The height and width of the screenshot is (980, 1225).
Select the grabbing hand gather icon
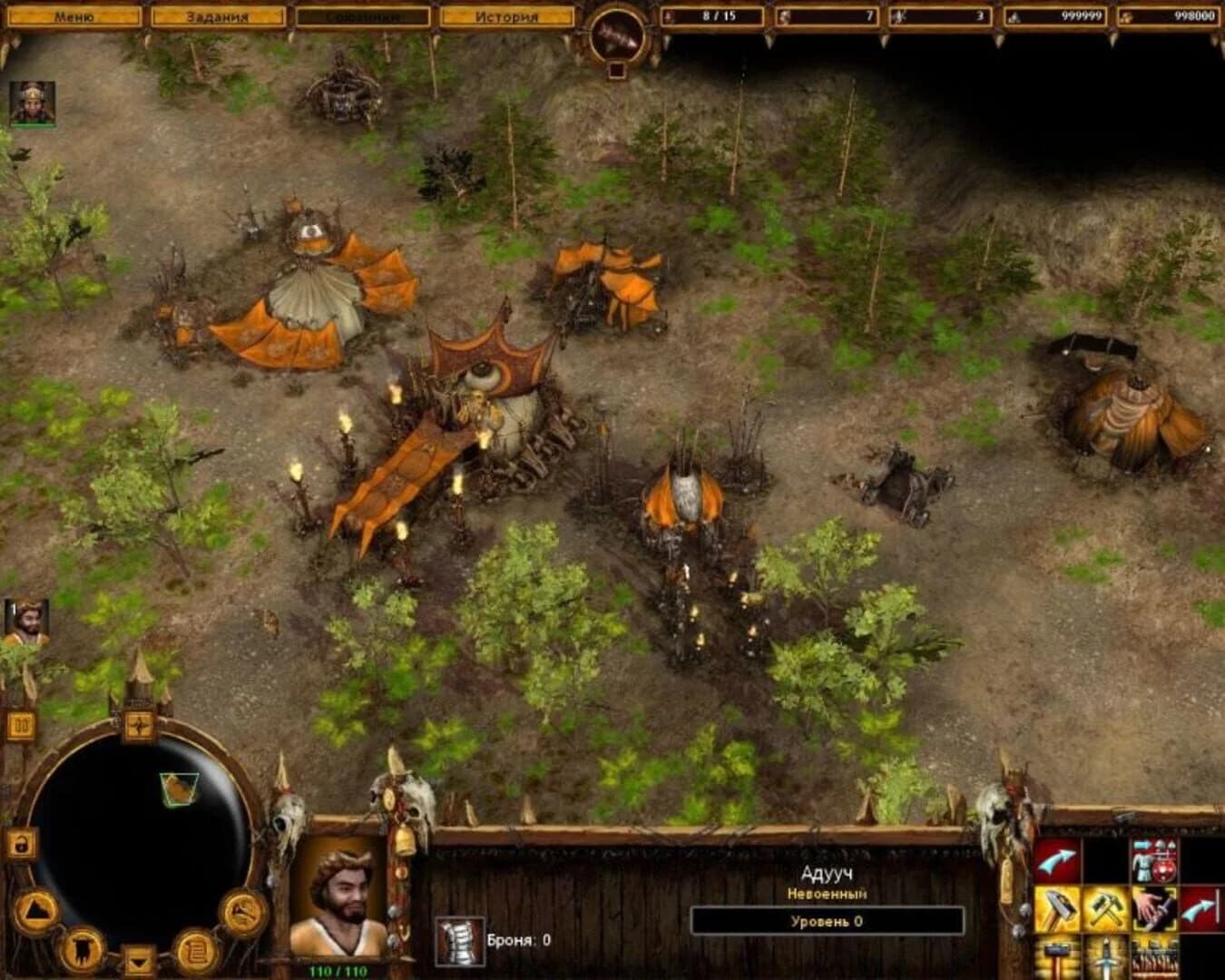coord(1154,909)
